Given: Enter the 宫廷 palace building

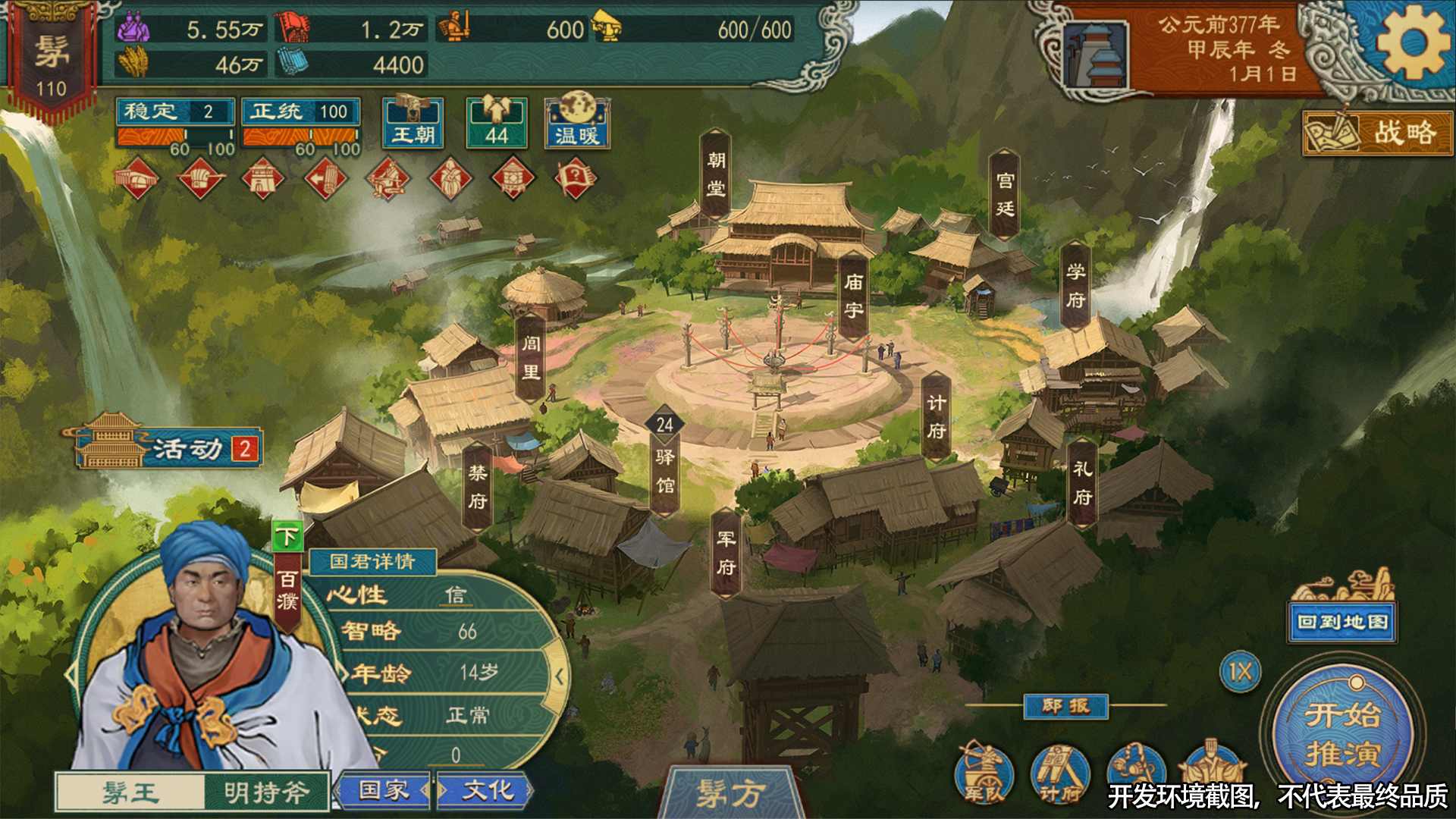Looking at the screenshot, I should coord(1005,195).
